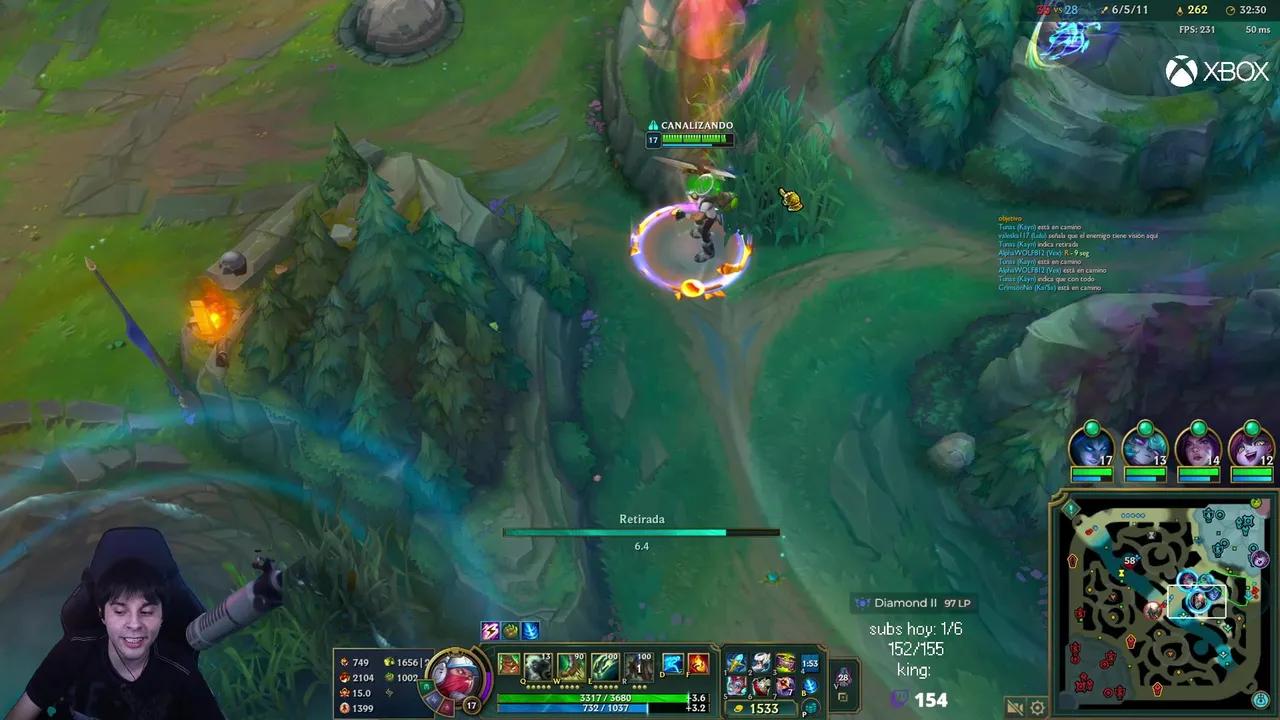Click the summoner spell in slot D
The height and width of the screenshot is (720, 1280).
coord(671,664)
